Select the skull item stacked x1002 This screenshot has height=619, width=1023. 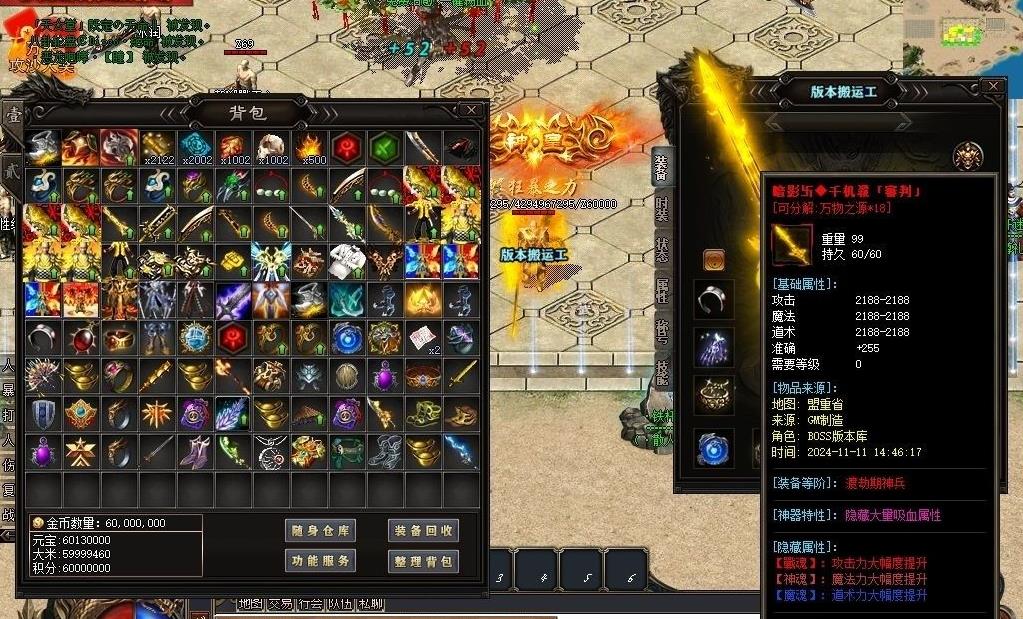(x=272, y=147)
